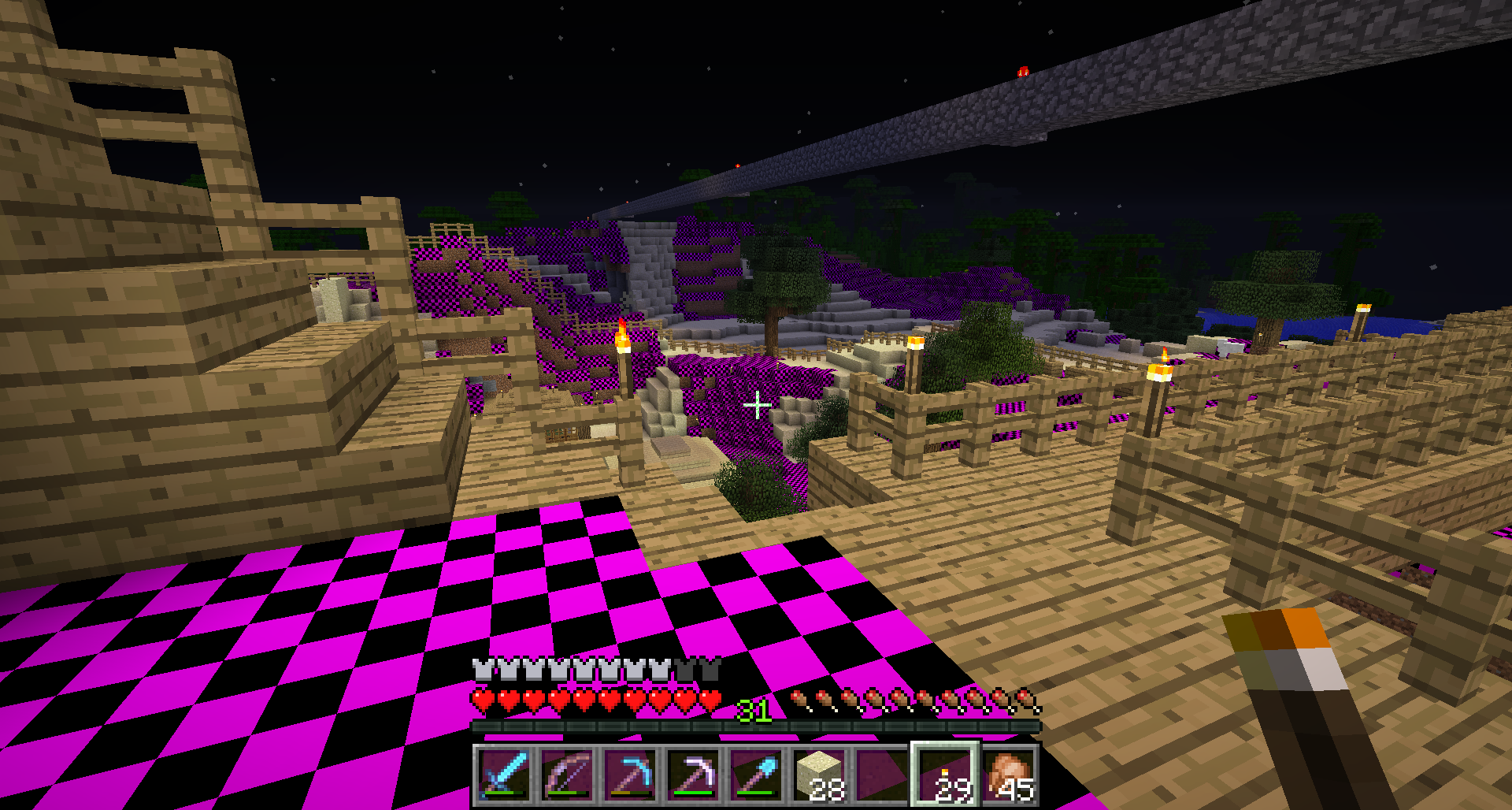
Task: Select the bow in the hotbar
Action: [567, 775]
